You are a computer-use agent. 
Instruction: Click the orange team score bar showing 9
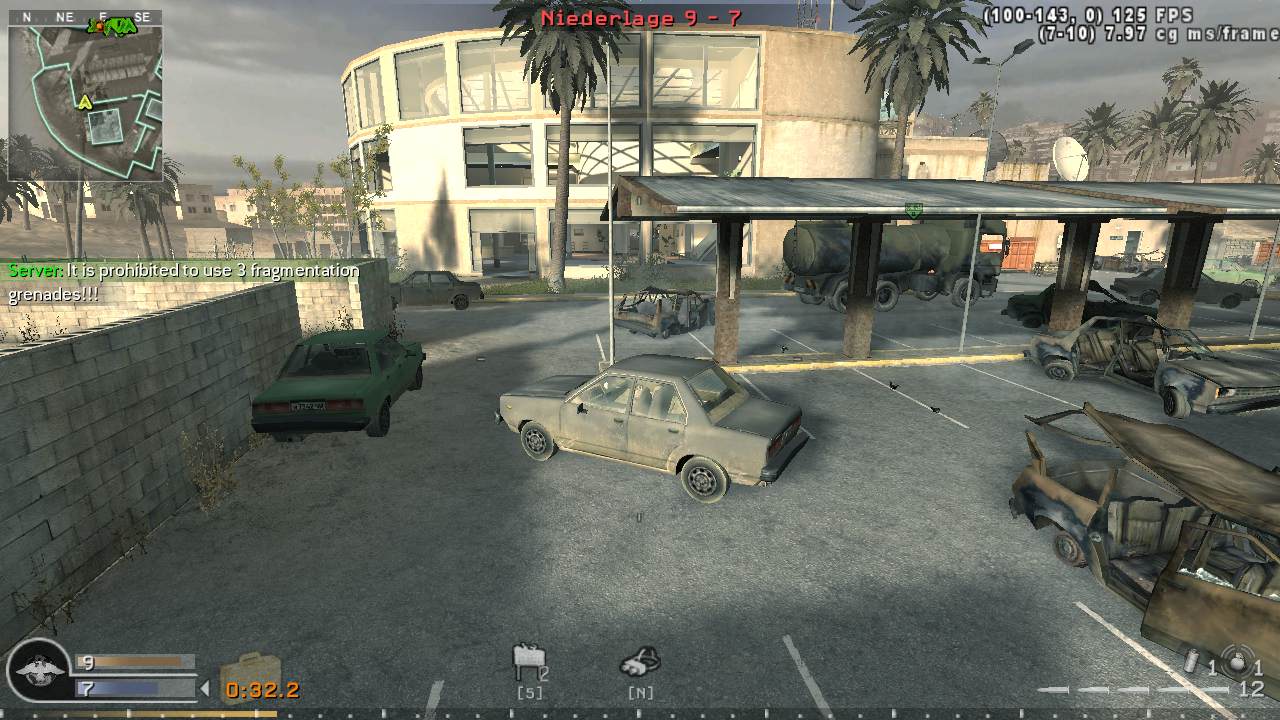click(135, 660)
